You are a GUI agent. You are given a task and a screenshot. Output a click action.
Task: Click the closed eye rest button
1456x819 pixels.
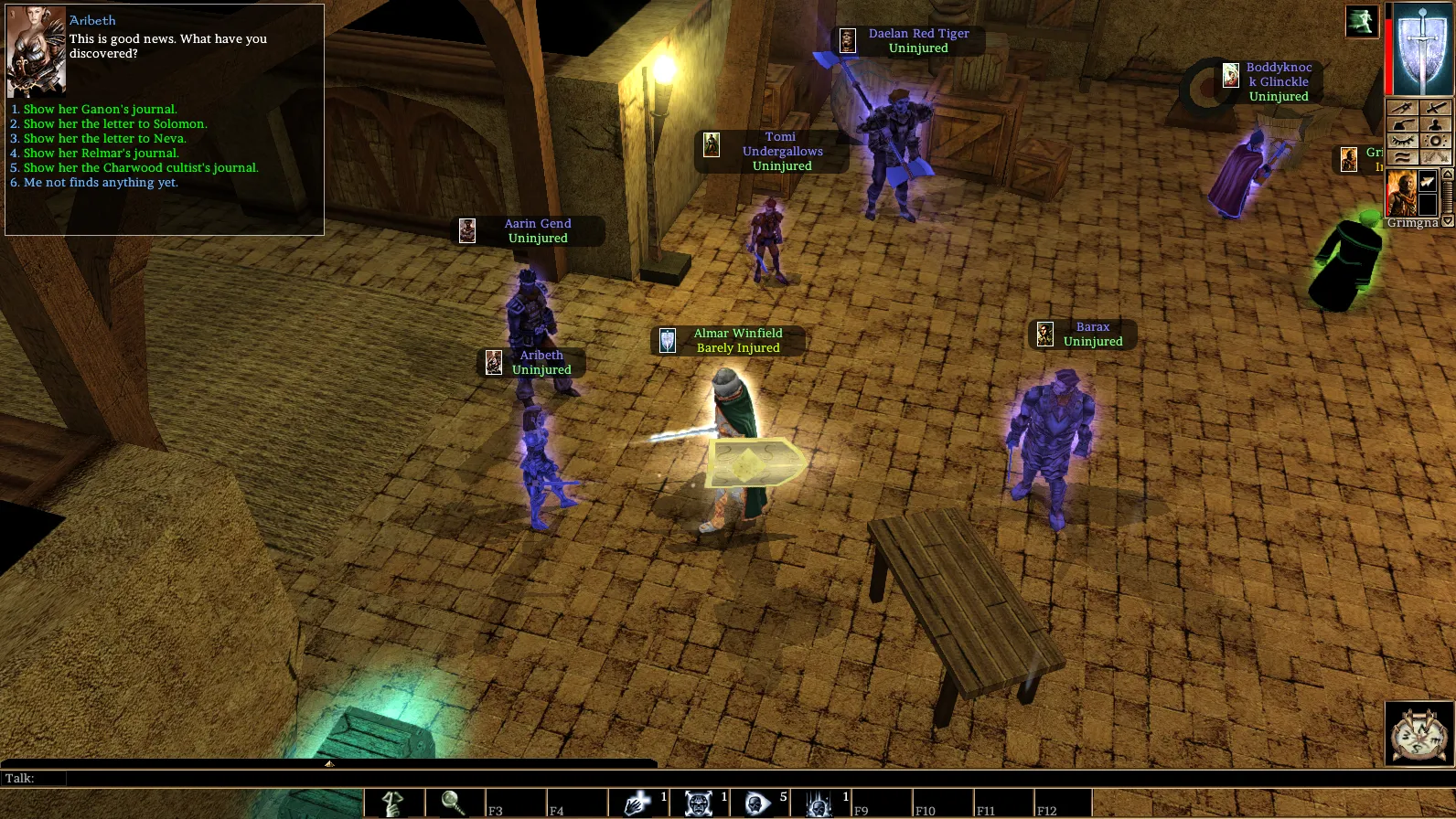pos(1403,141)
